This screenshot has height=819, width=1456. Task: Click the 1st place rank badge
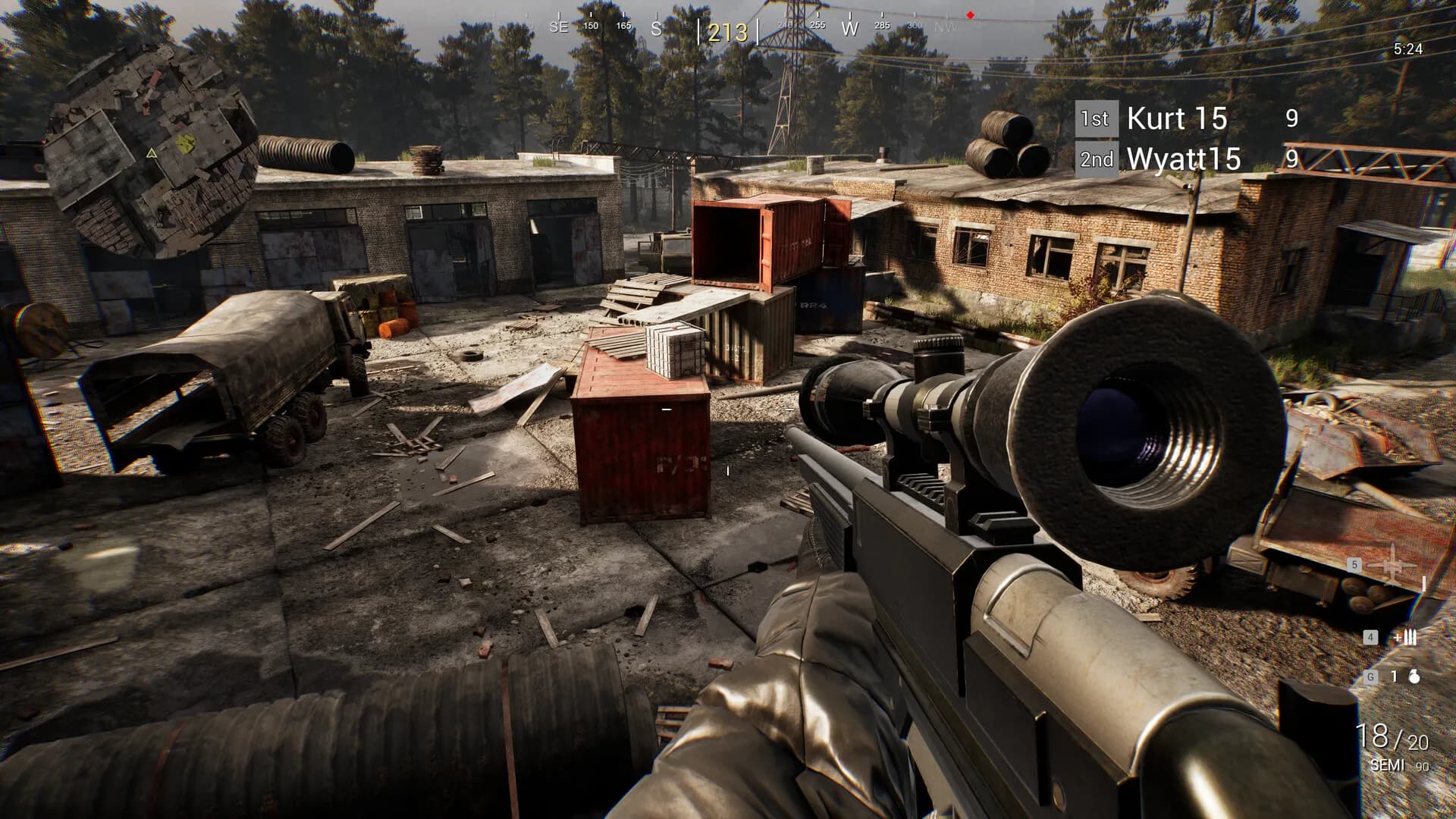point(1097,118)
